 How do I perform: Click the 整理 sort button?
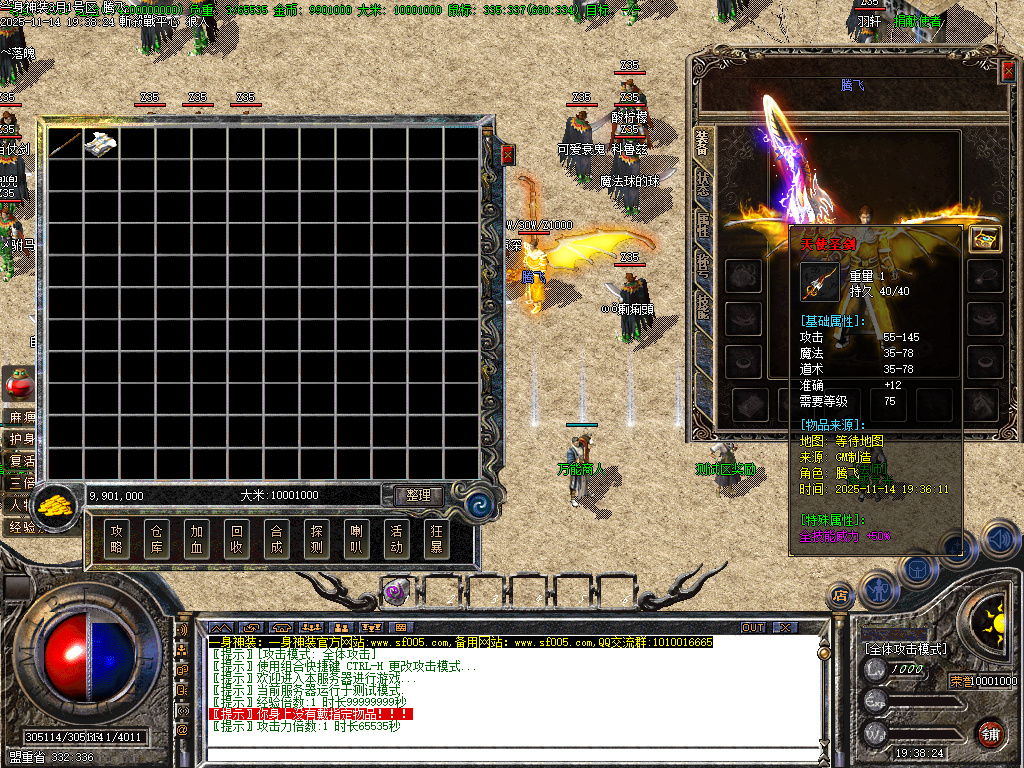[418, 495]
